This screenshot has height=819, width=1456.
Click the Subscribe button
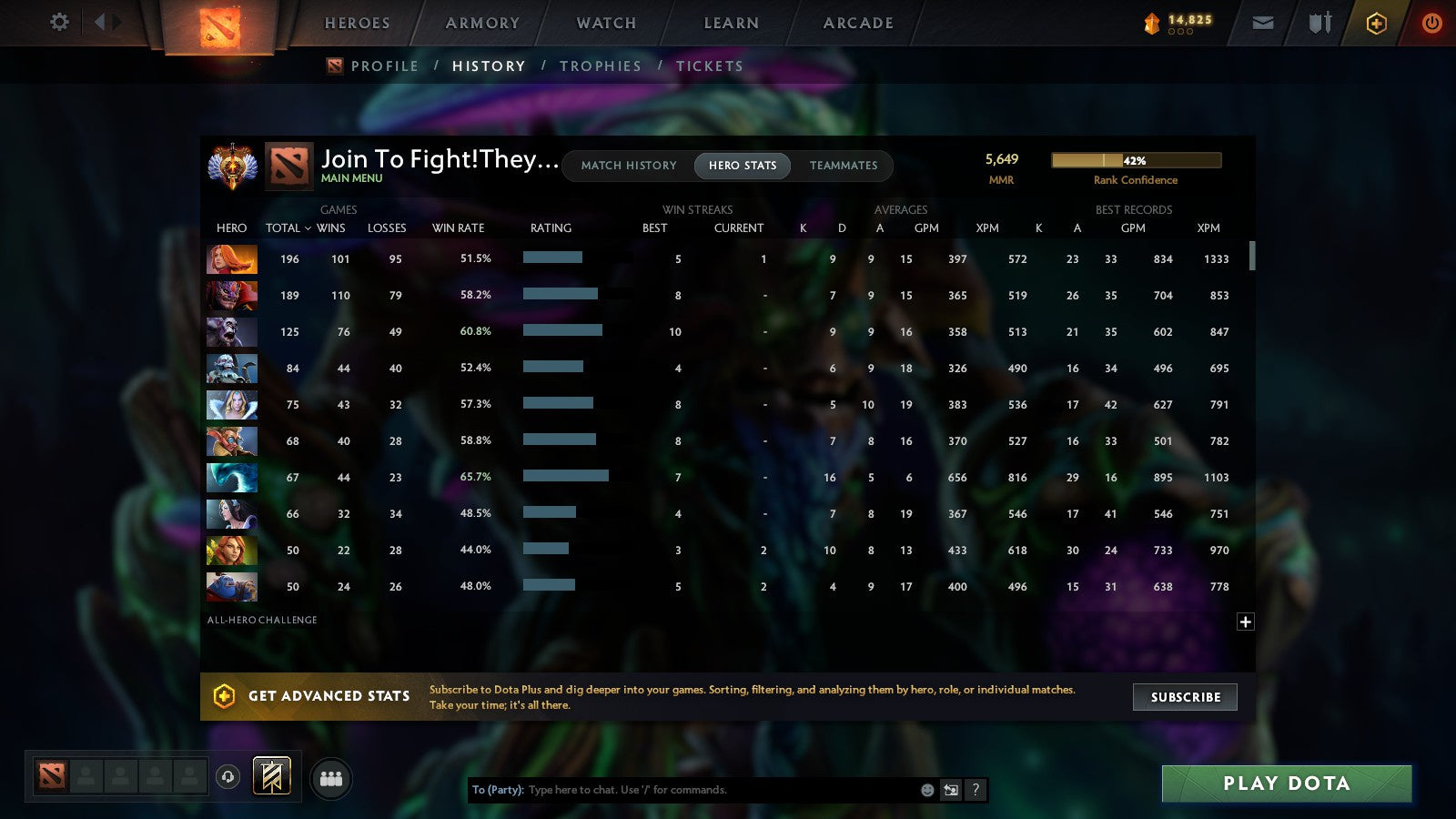coord(1185,697)
